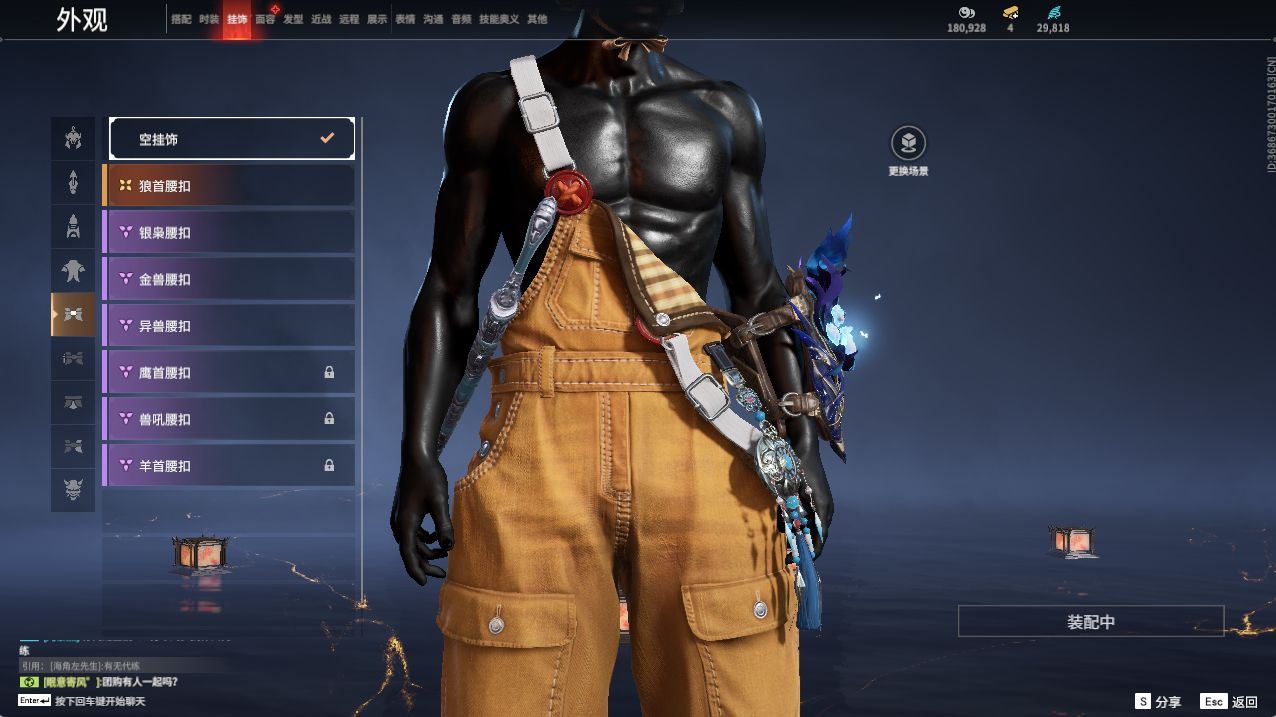The width and height of the screenshot is (1276, 717).
Task: Choose the 异兽腰扣 belt buckle
Action: 229,326
